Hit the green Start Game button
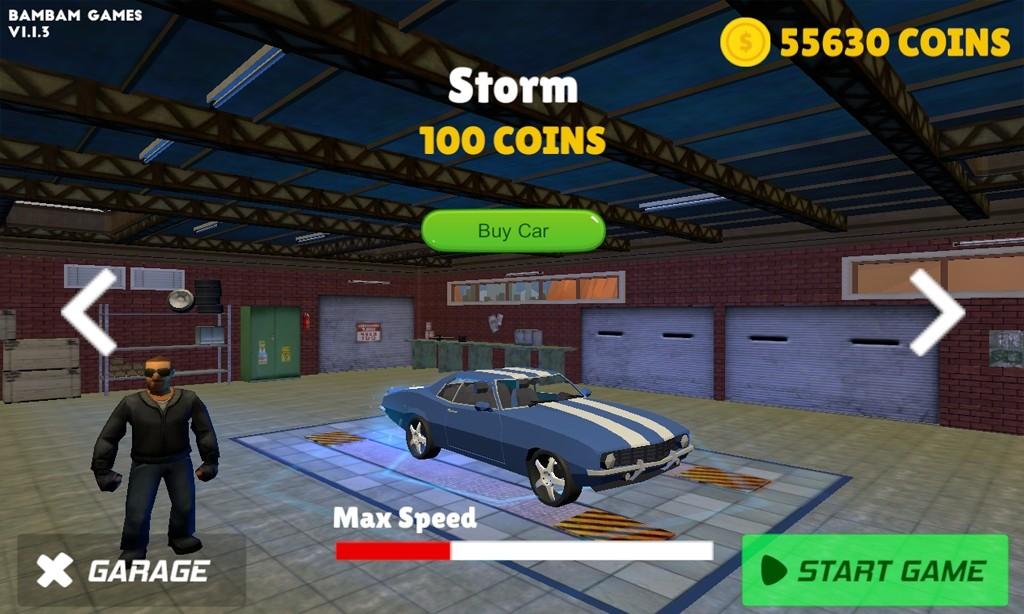The image size is (1024, 614). [875, 571]
